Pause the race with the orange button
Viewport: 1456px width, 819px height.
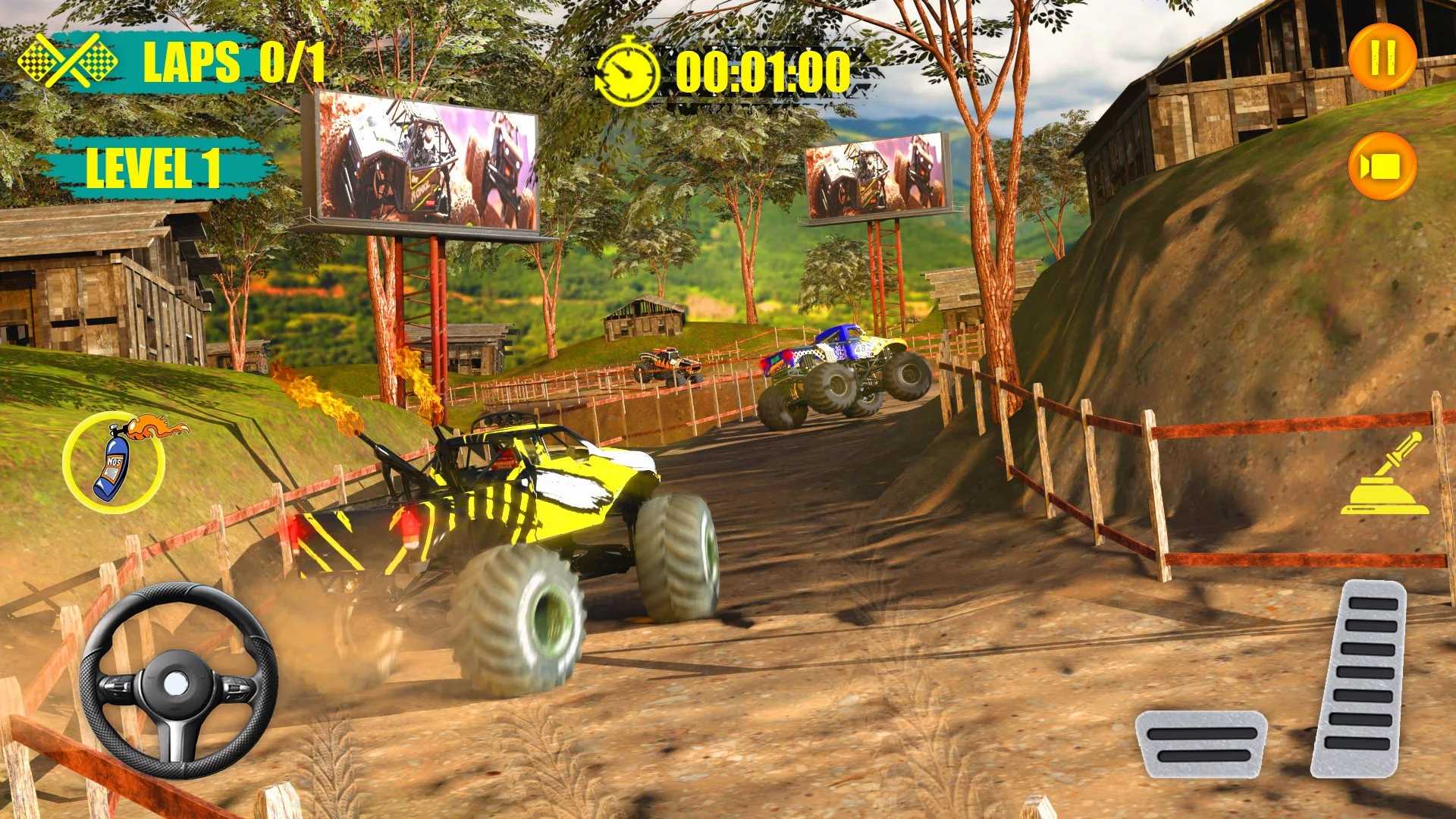[x=1382, y=58]
